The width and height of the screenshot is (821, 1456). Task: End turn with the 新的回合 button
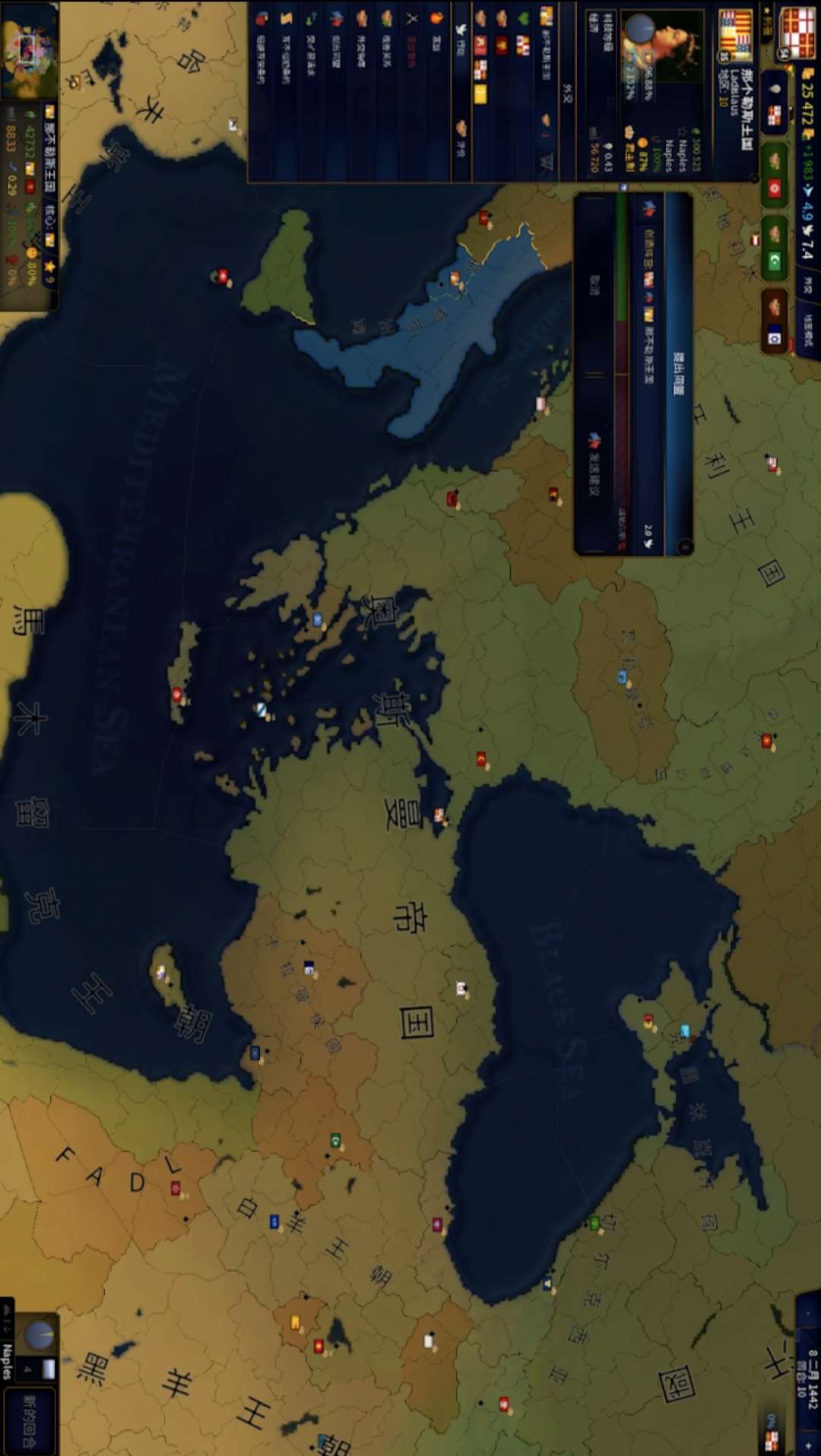(x=30, y=1420)
